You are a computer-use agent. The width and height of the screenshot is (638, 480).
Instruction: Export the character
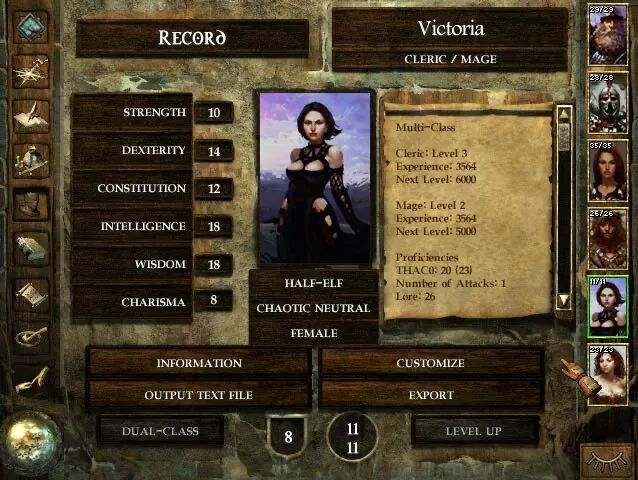point(430,395)
